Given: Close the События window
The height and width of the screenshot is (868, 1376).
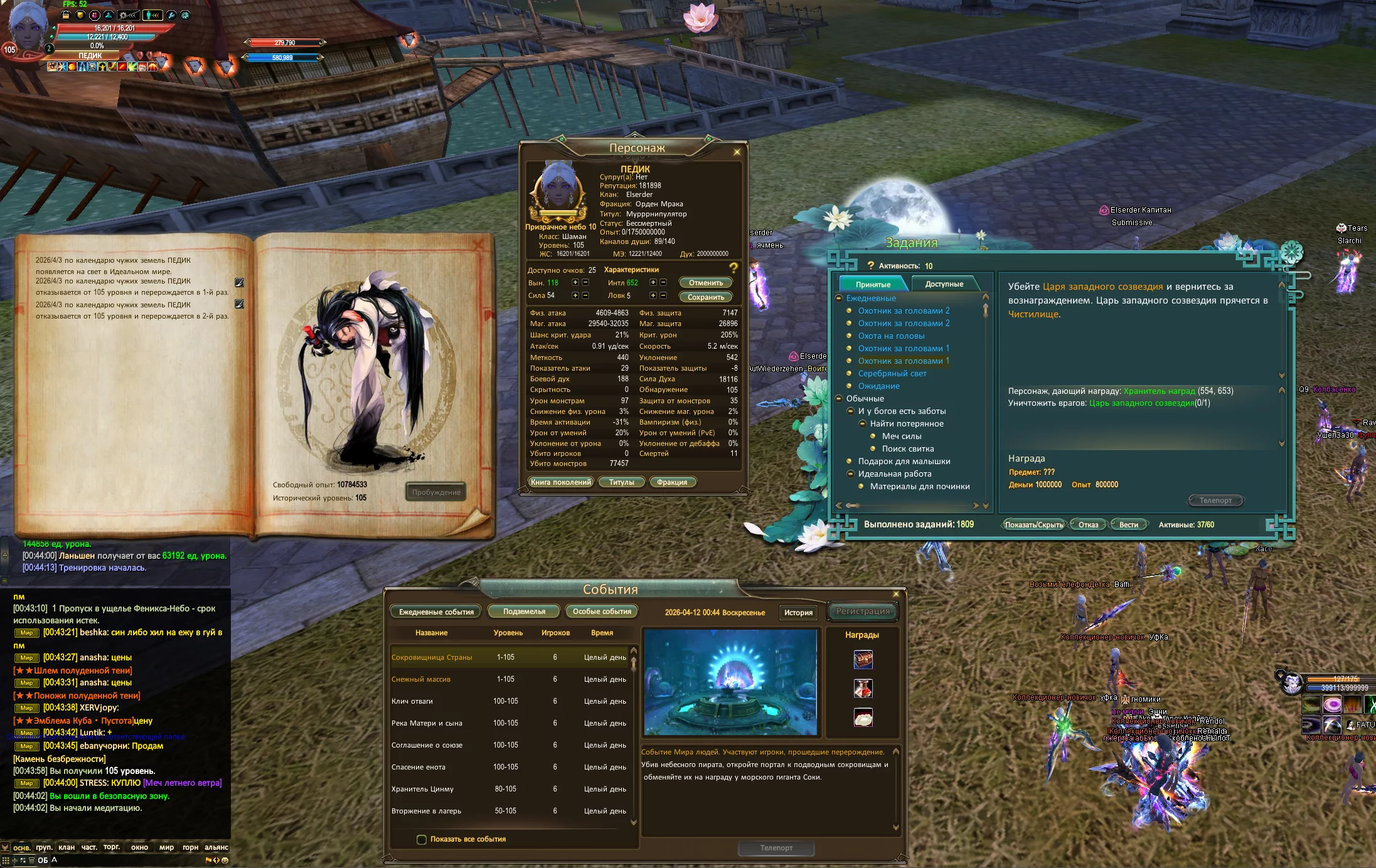Looking at the screenshot, I should 896,594.
